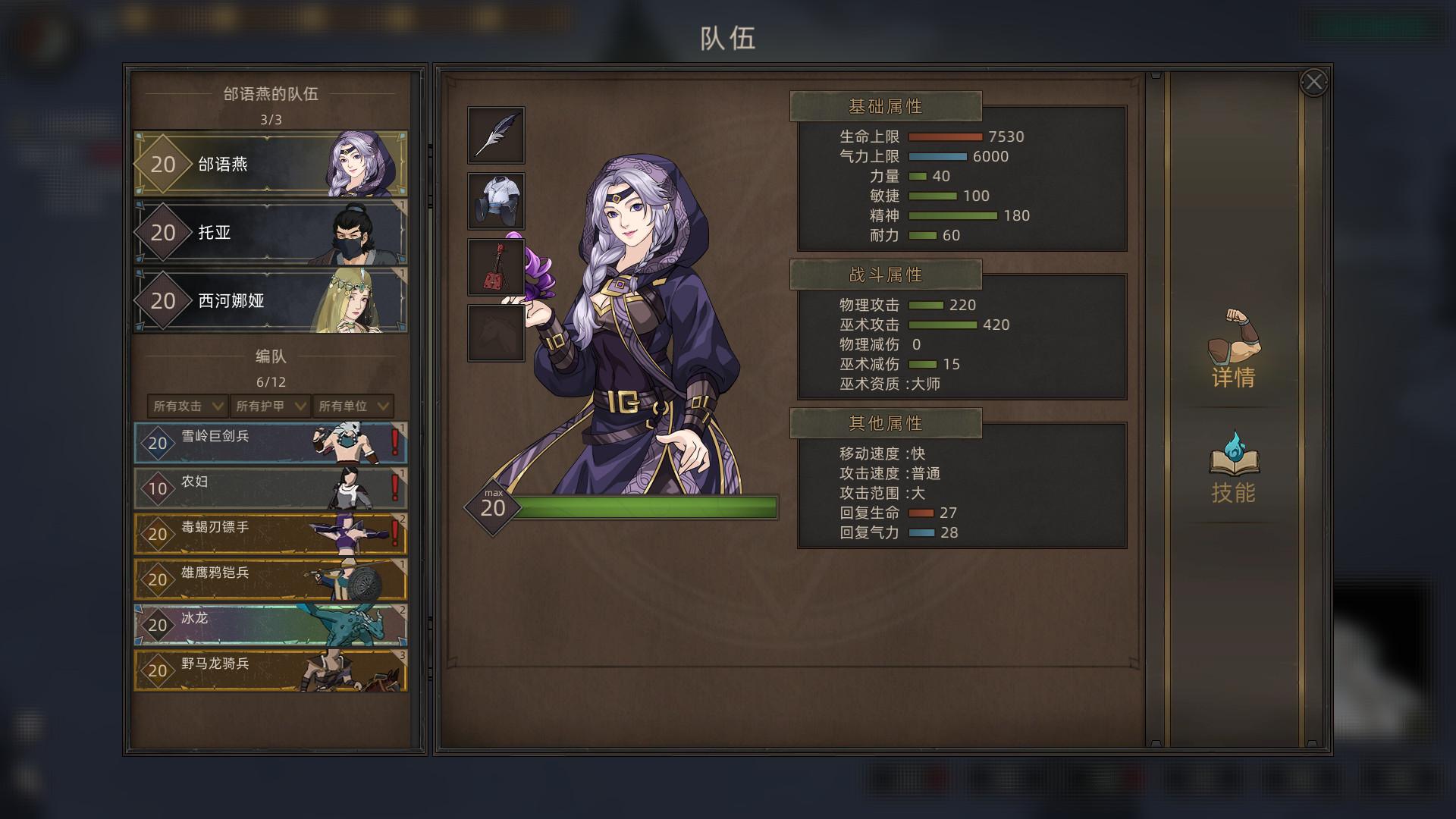Switch to the 技能 skills tab

click(x=1233, y=468)
